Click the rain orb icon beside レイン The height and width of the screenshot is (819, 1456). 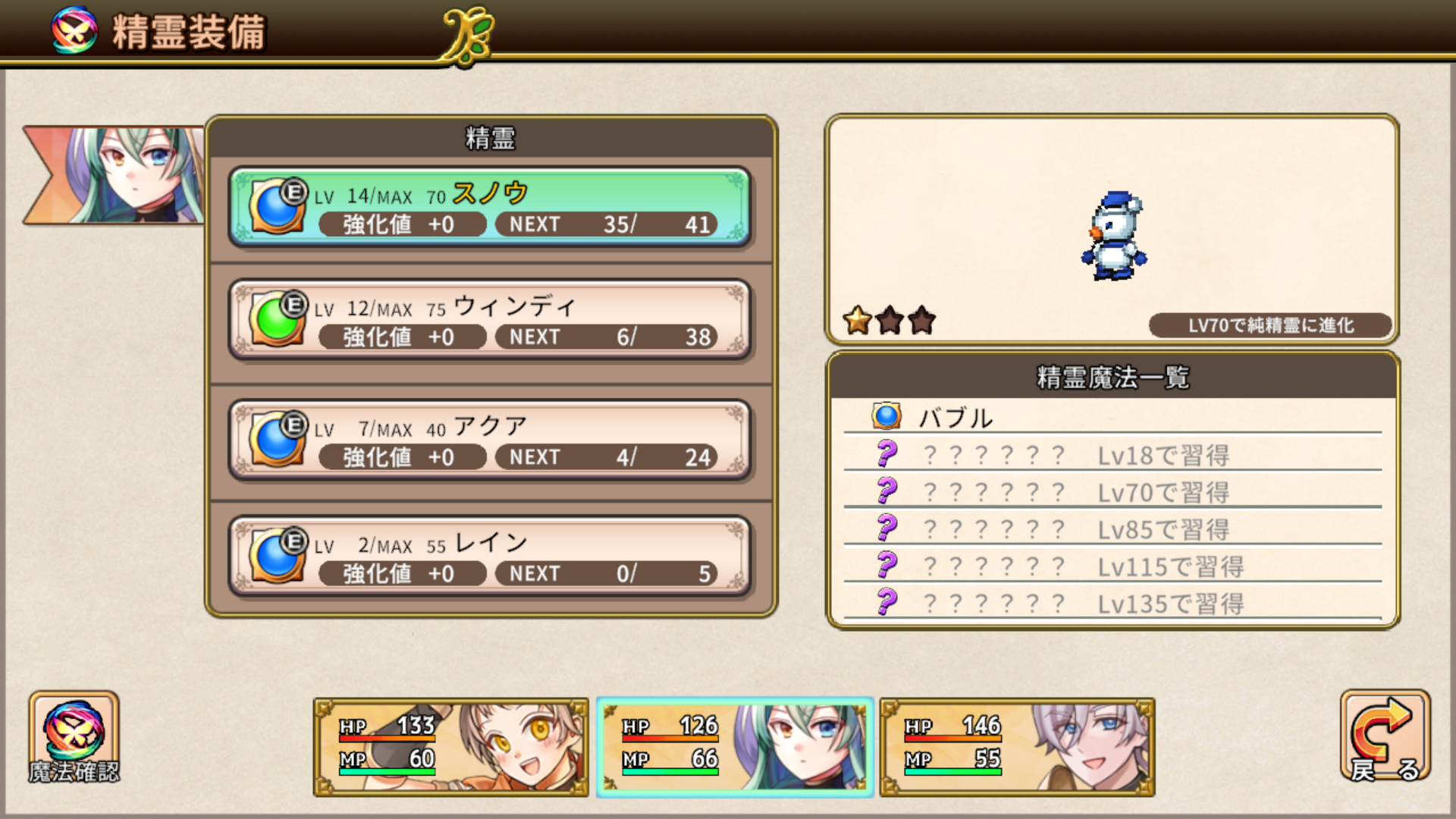(x=275, y=554)
